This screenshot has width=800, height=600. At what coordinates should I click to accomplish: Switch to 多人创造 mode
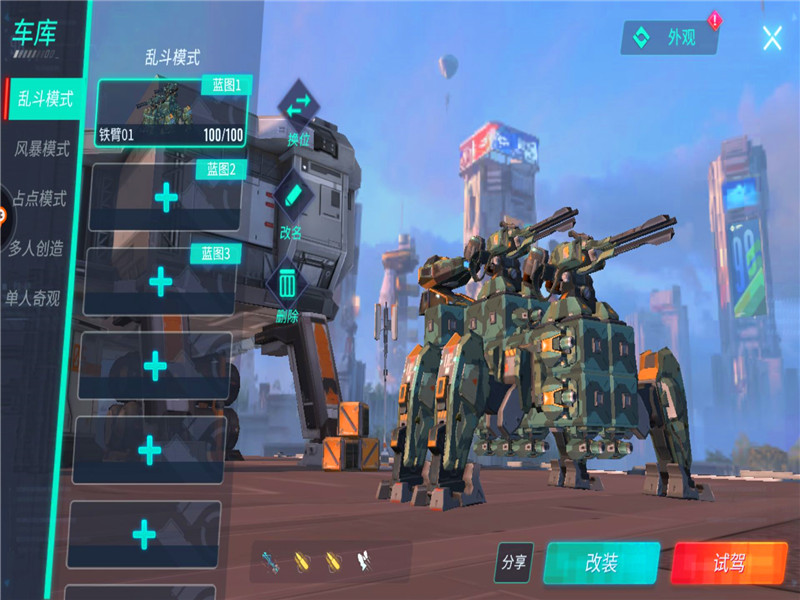[38, 248]
